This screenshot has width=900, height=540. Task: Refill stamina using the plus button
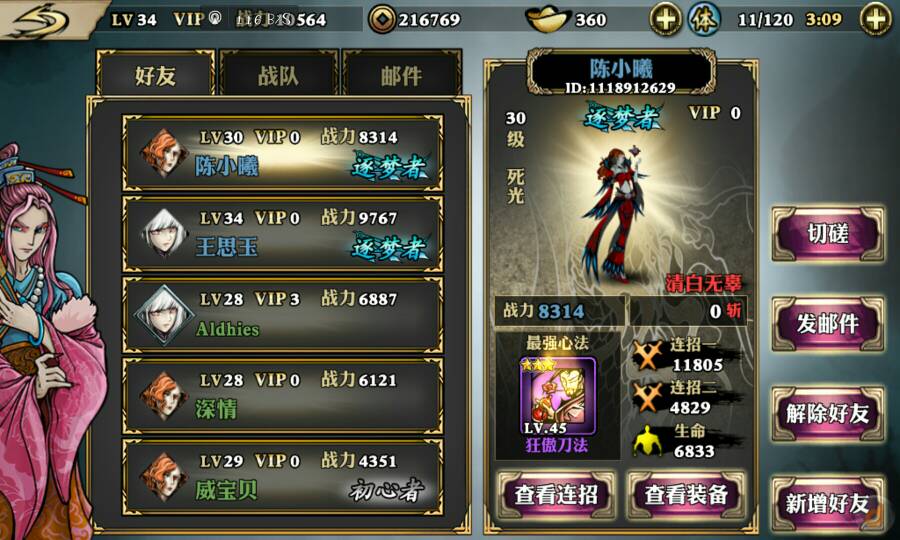[x=875, y=19]
